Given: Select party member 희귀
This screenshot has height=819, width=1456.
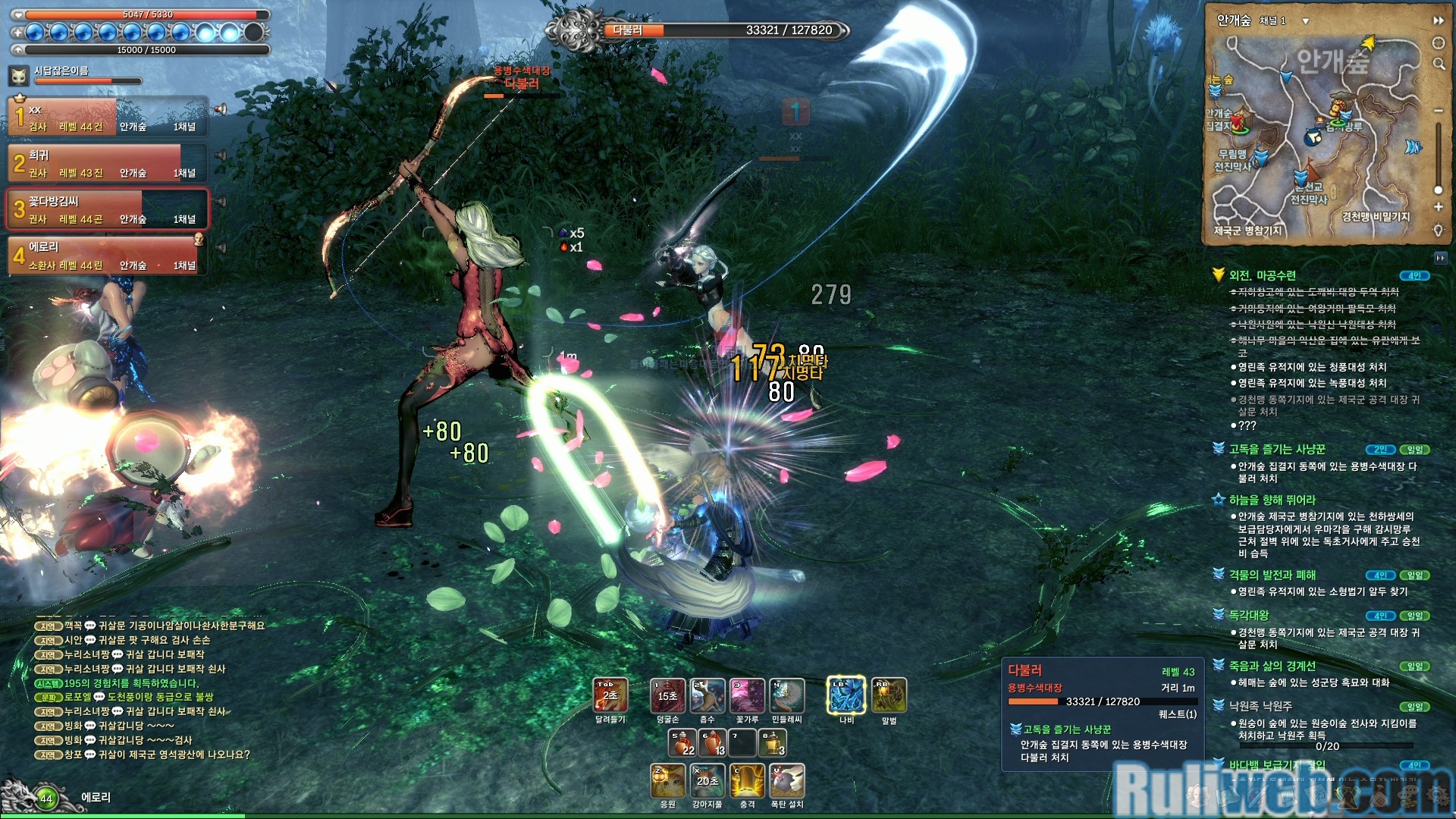Looking at the screenshot, I should [x=108, y=164].
